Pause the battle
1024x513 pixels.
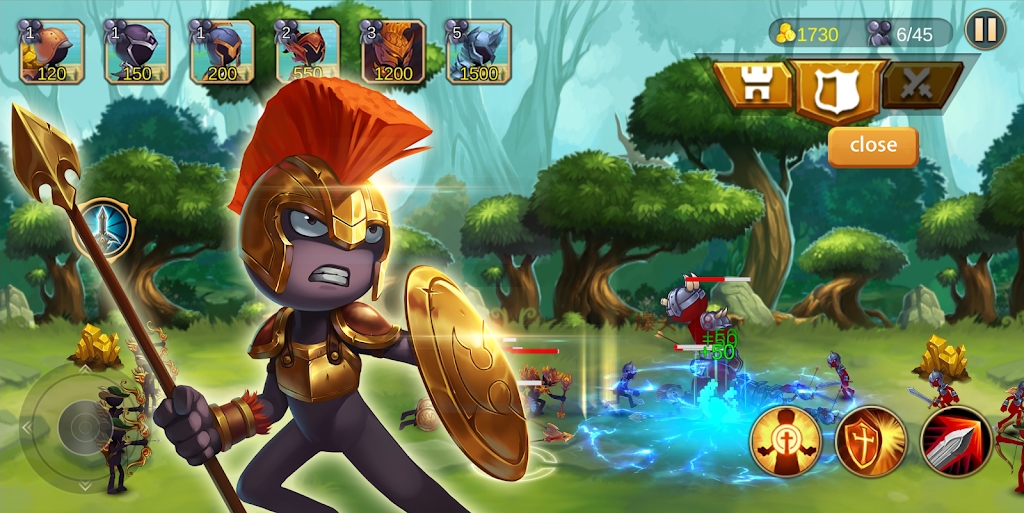pos(985,30)
